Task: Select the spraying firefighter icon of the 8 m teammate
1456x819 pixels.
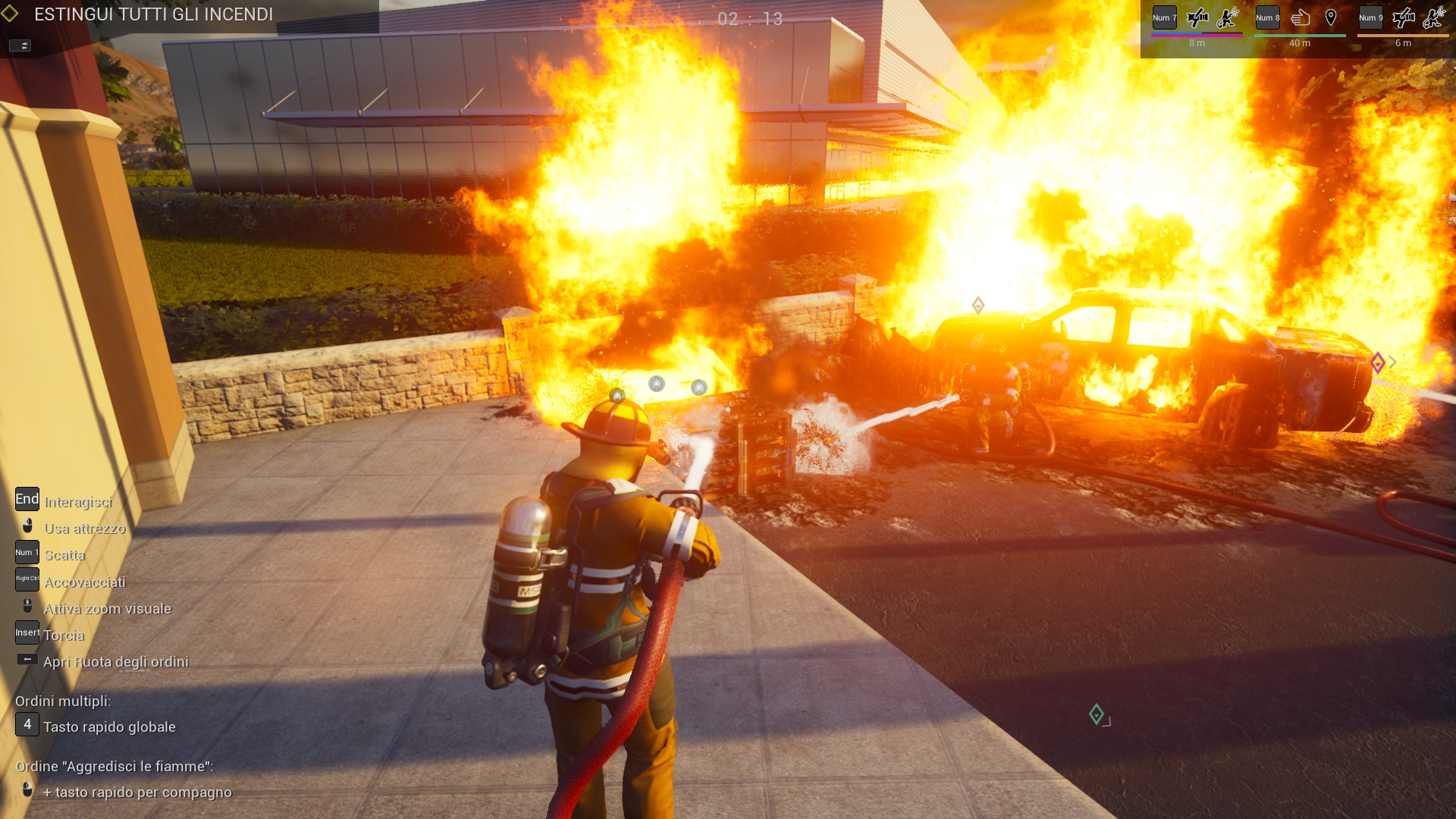Action: coord(1228,17)
